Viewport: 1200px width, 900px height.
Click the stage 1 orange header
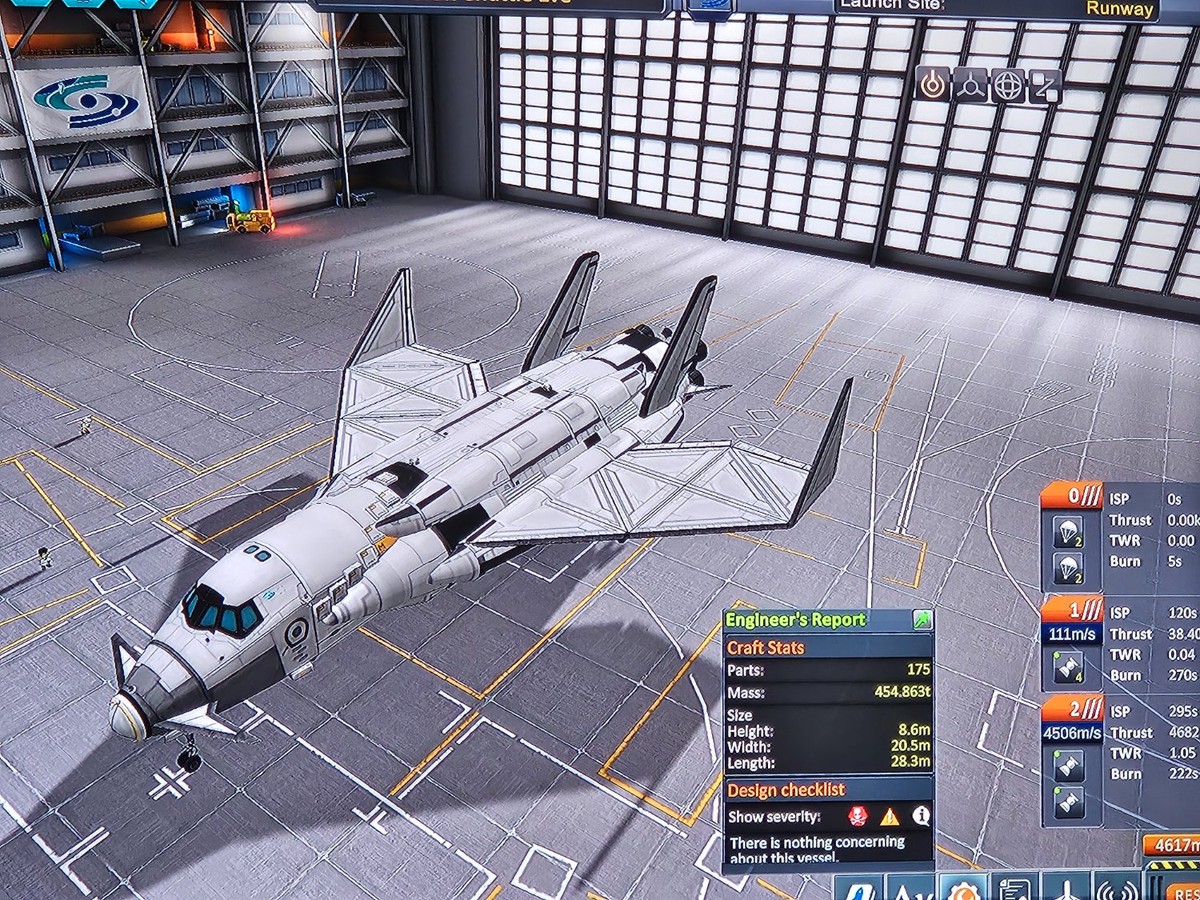tap(1071, 609)
